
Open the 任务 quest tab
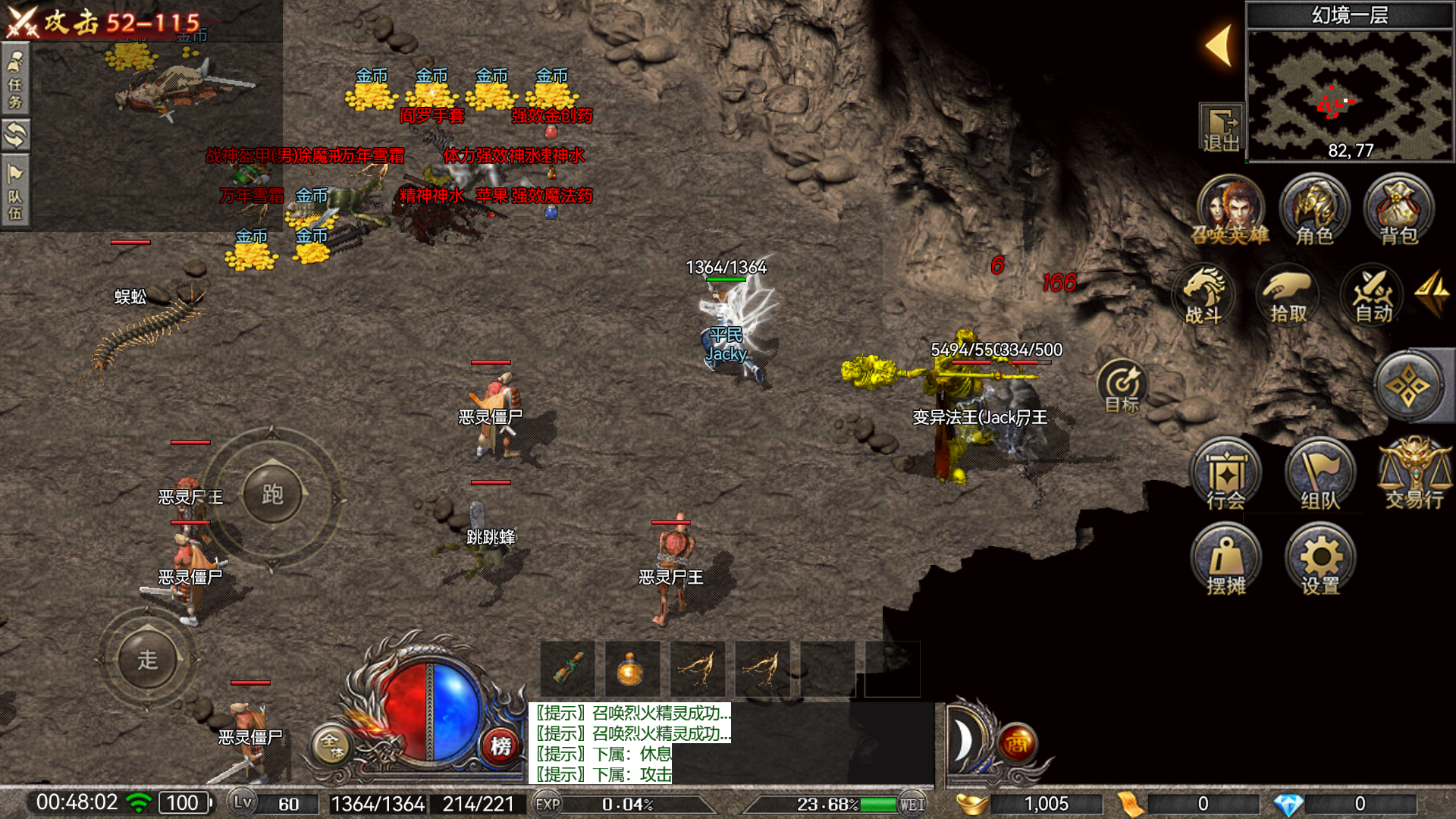click(16, 80)
